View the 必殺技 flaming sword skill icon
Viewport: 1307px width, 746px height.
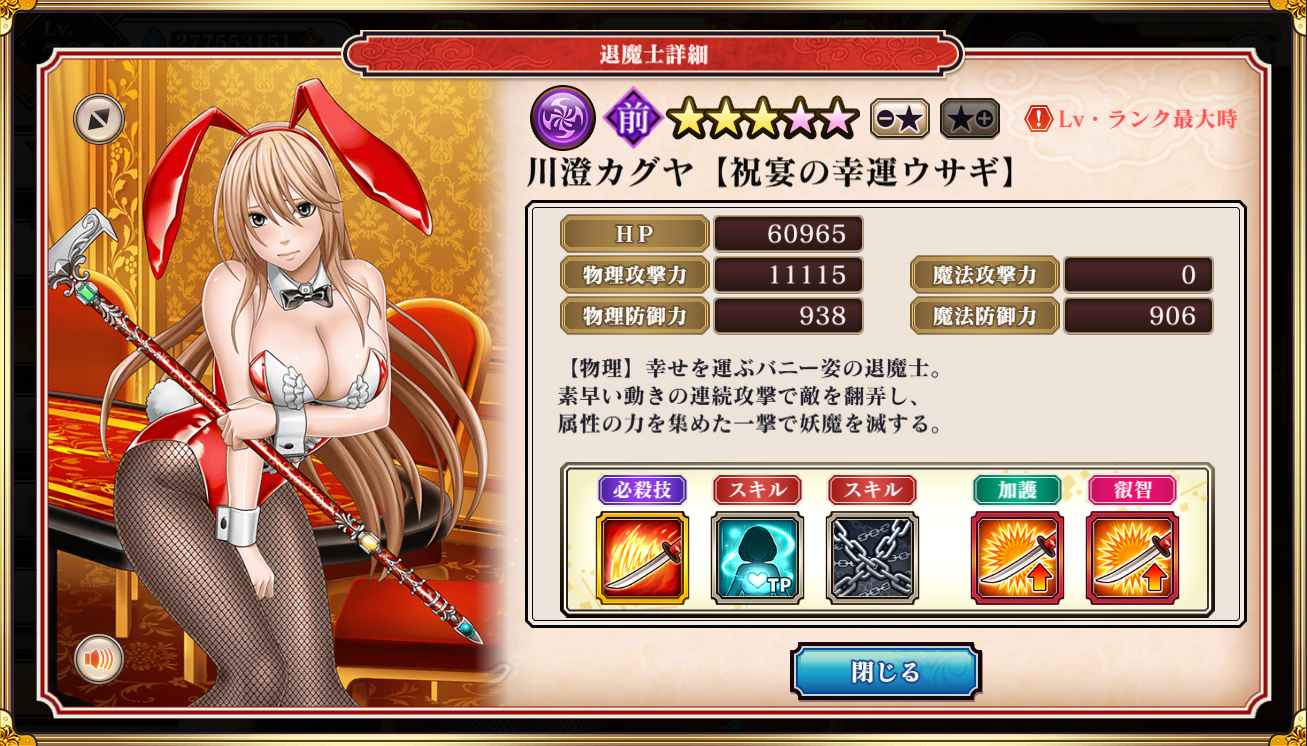[x=642, y=558]
